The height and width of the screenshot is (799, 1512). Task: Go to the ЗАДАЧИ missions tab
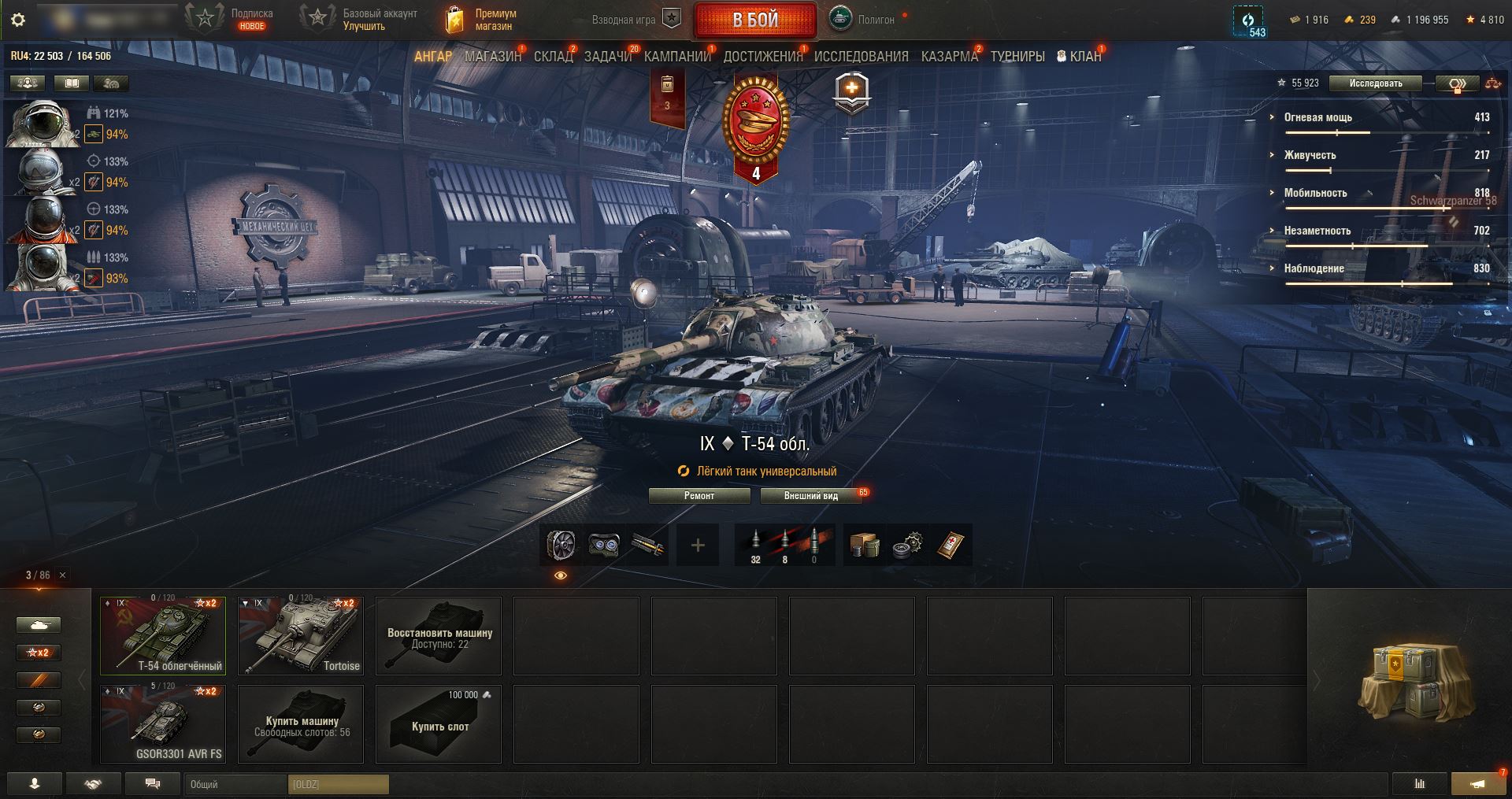(608, 57)
